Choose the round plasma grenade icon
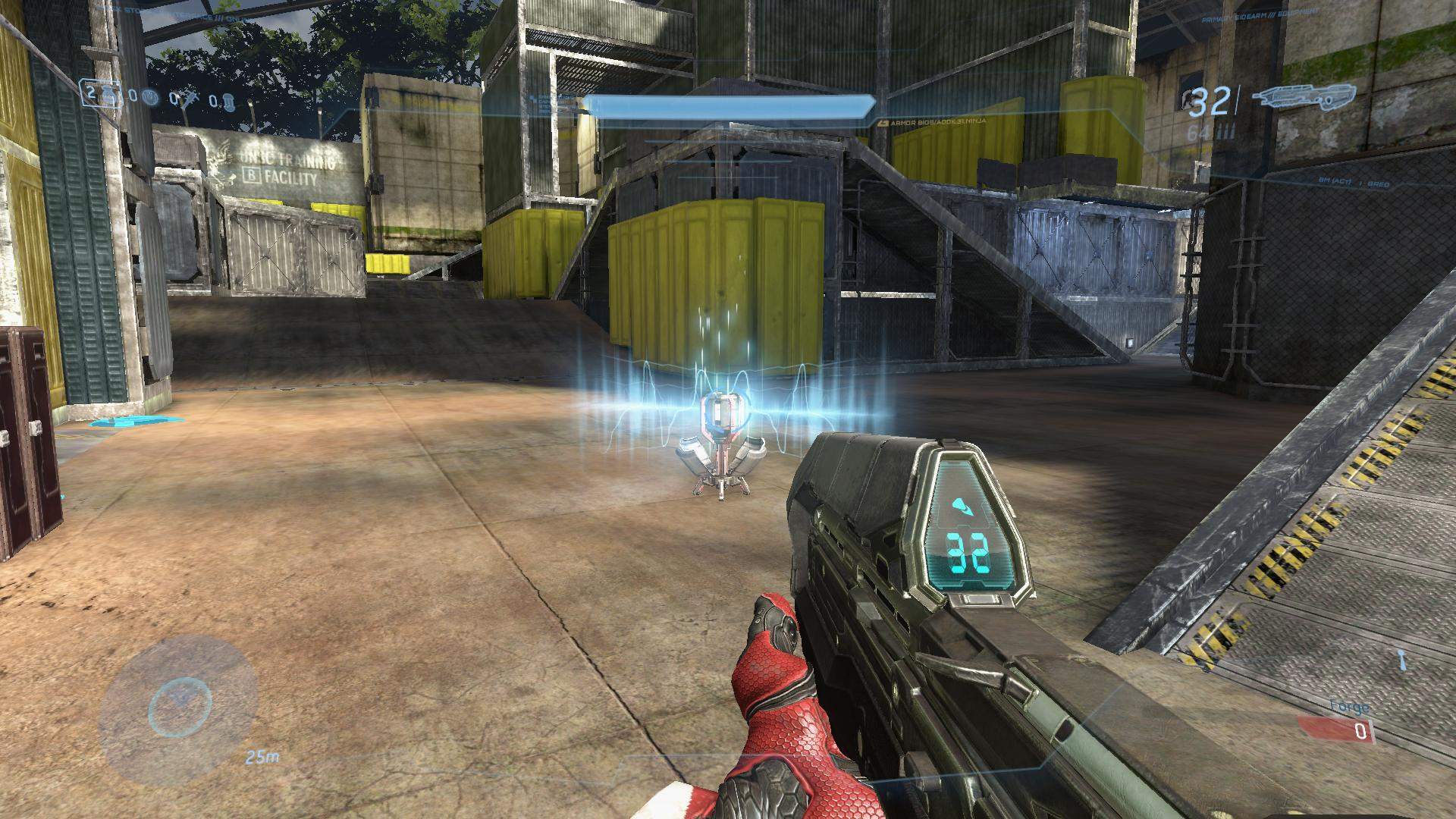Image resolution: width=1456 pixels, height=819 pixels. pos(151,97)
